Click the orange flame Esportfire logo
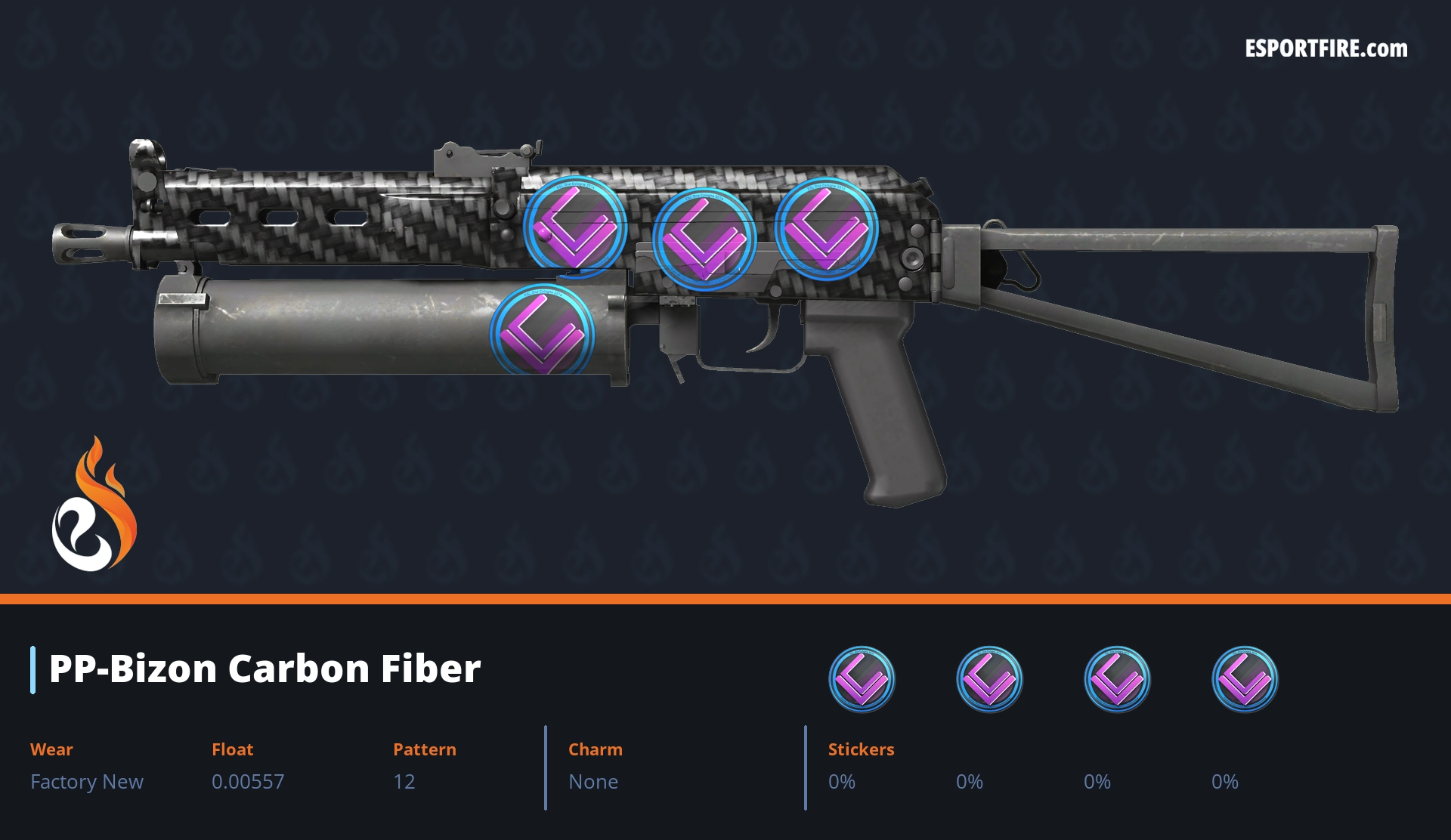This screenshot has width=1451, height=840. 94,506
